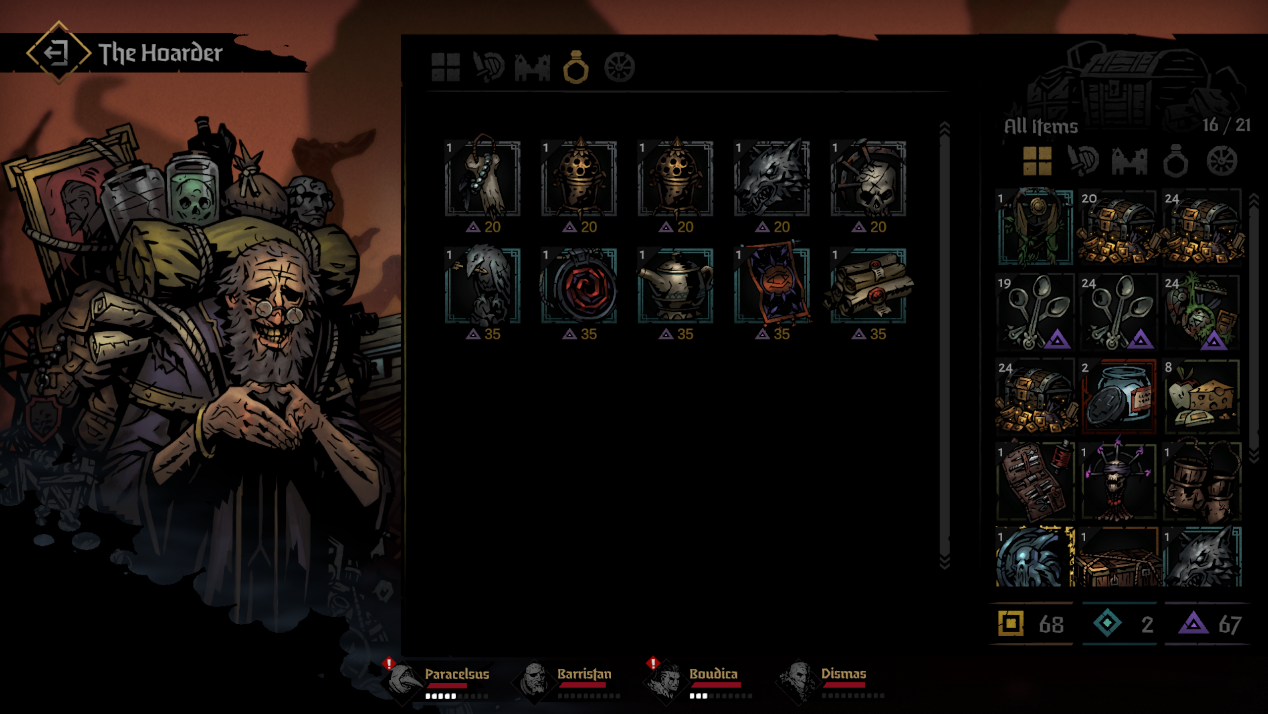This screenshot has height=714, width=1268.
Task: Select the ring trinket tab in shop
Action: [576, 68]
